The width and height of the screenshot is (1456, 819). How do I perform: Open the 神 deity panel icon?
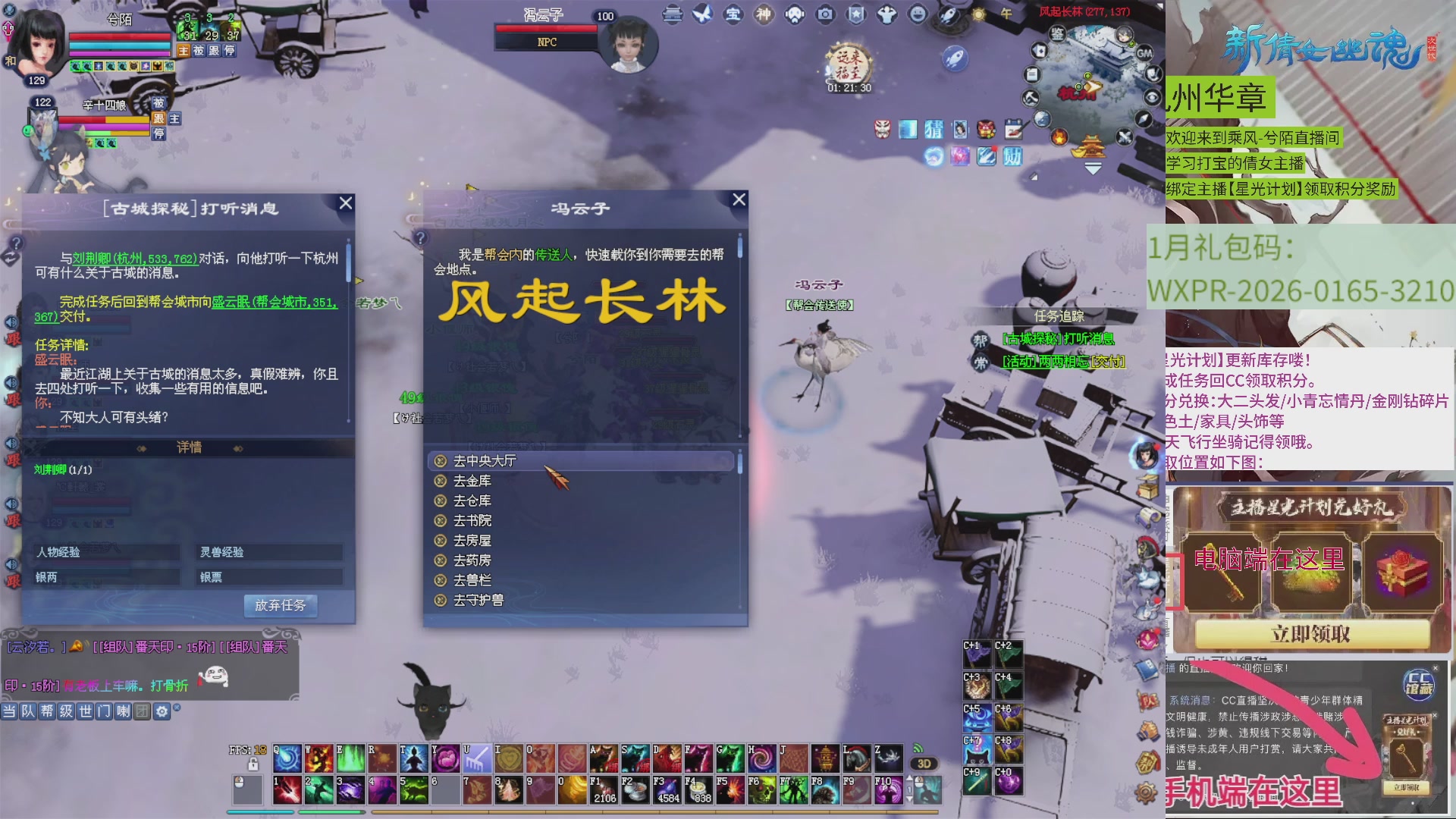pyautogui.click(x=763, y=14)
